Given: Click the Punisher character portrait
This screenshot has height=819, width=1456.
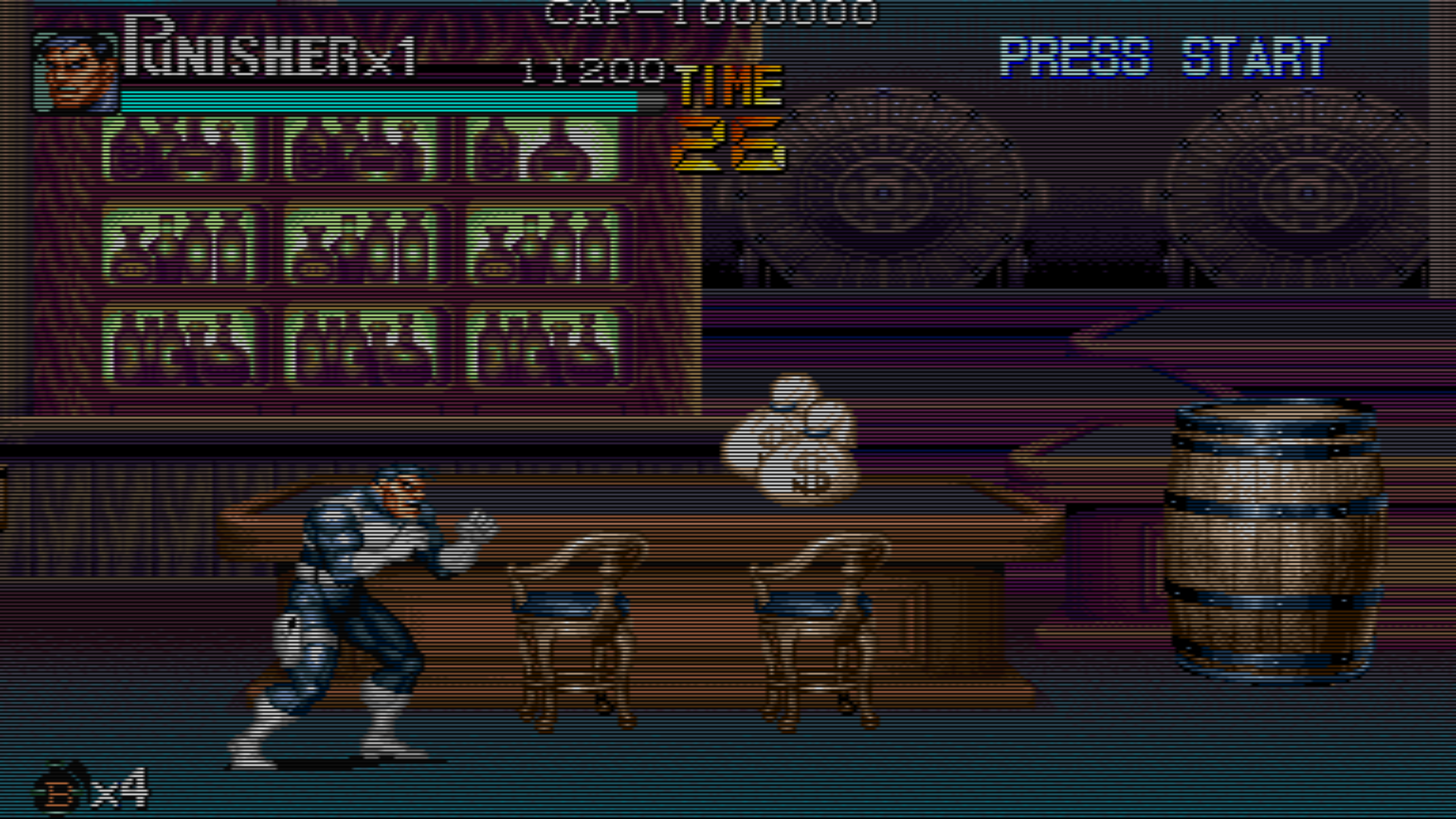Looking at the screenshot, I should (x=75, y=72).
